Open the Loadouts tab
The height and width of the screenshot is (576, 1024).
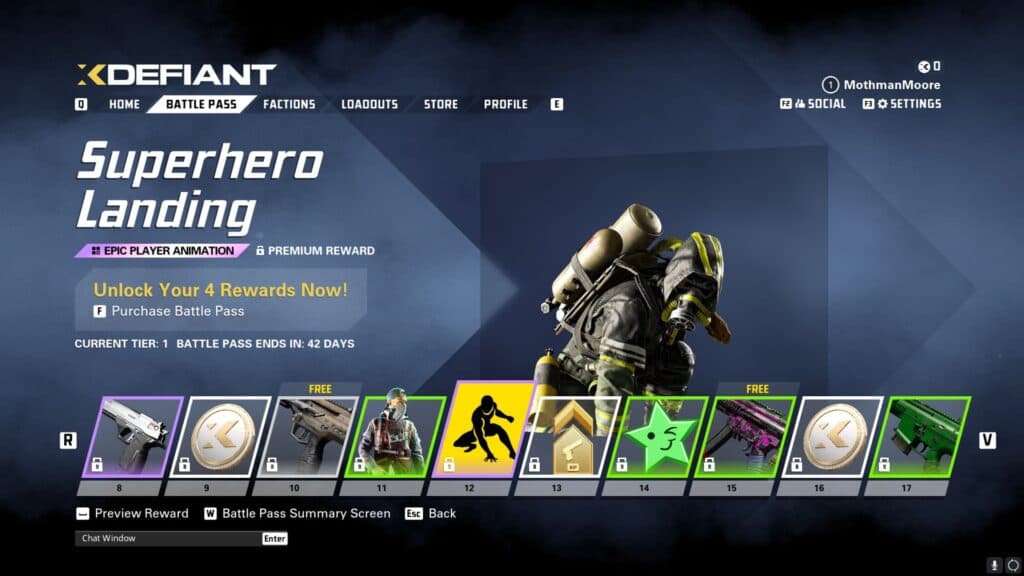point(369,104)
